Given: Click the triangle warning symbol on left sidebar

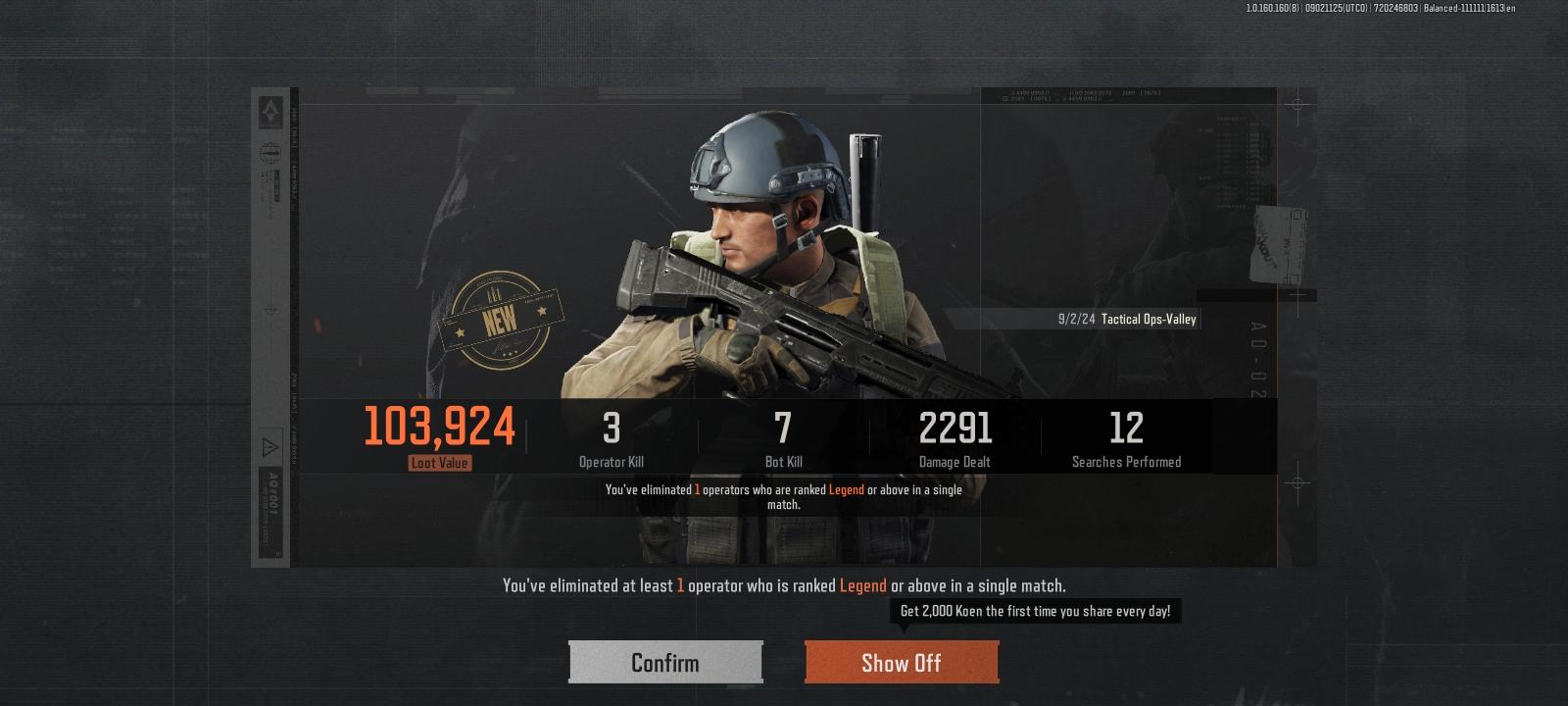Looking at the screenshot, I should tap(270, 445).
